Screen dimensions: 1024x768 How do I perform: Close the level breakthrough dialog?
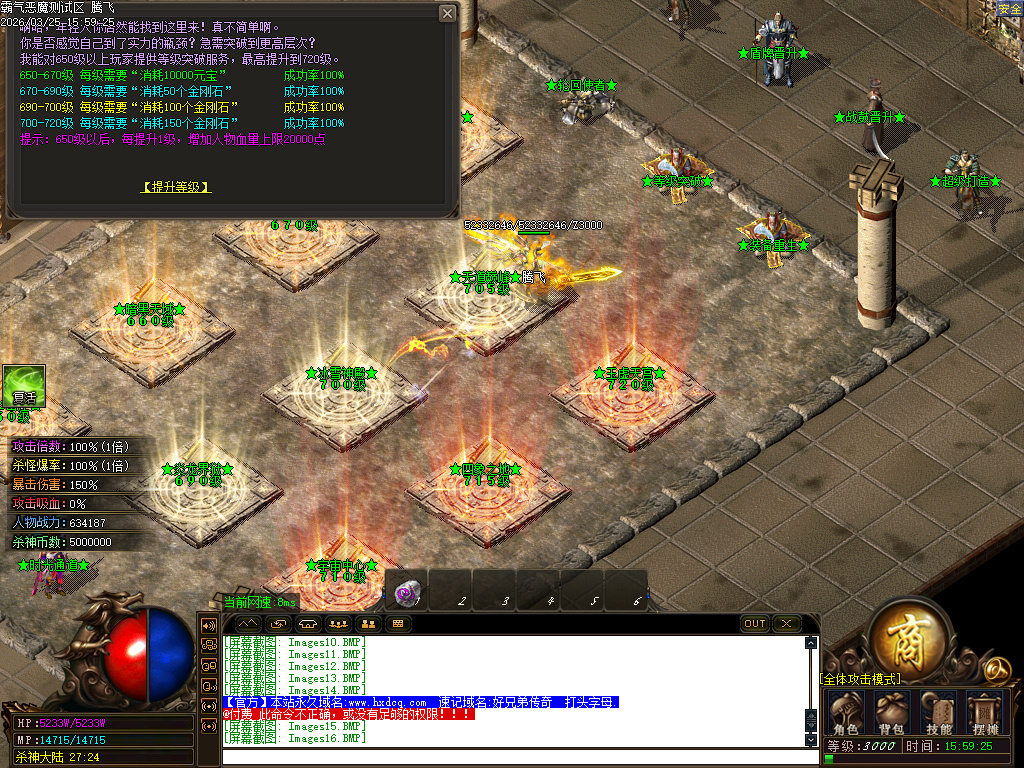[447, 13]
